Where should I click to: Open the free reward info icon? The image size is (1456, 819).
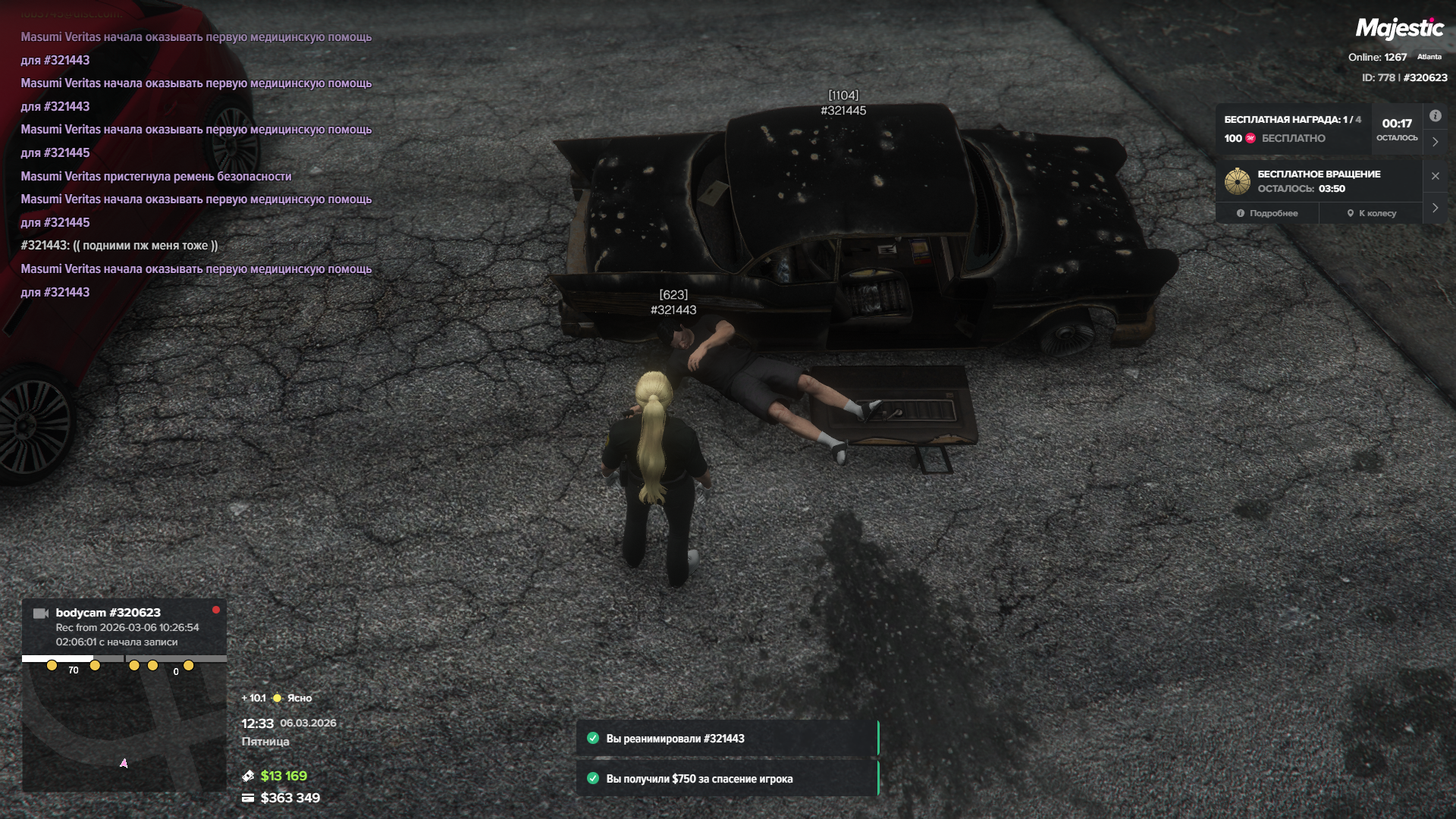[1435, 116]
